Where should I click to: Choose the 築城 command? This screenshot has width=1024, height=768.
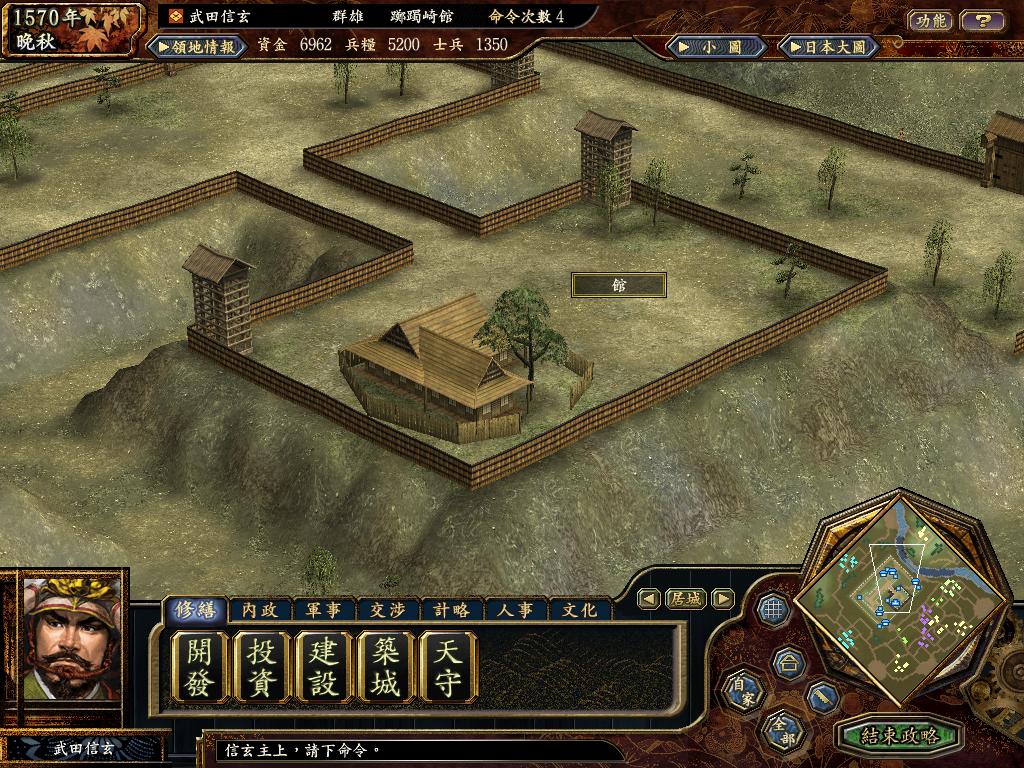pyautogui.click(x=386, y=668)
